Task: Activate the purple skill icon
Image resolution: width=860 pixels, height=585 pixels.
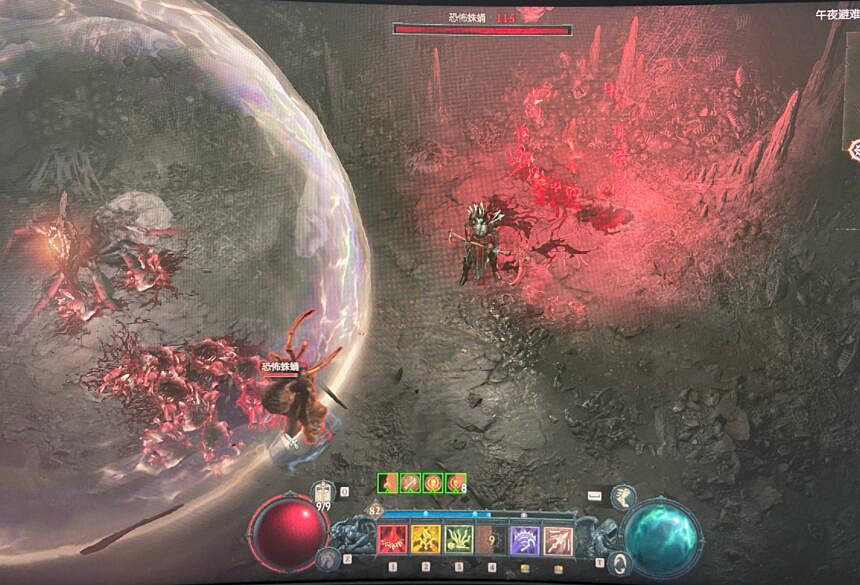Action: [x=525, y=540]
